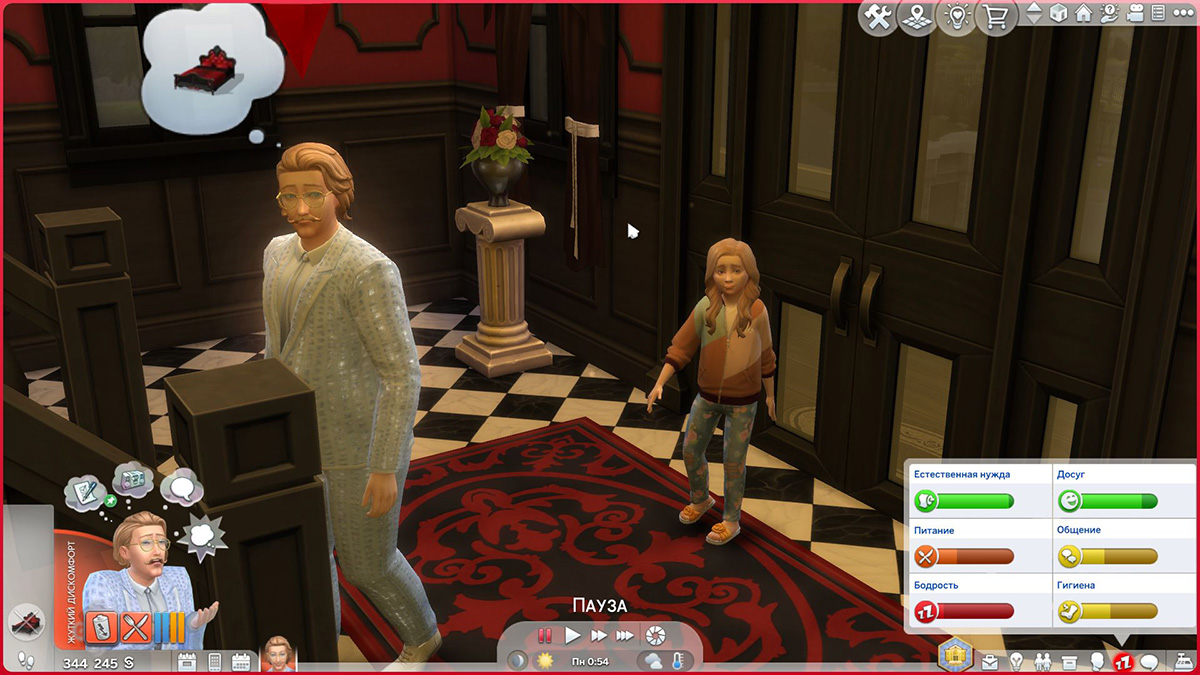Open the career briefcase panel

tap(990, 662)
